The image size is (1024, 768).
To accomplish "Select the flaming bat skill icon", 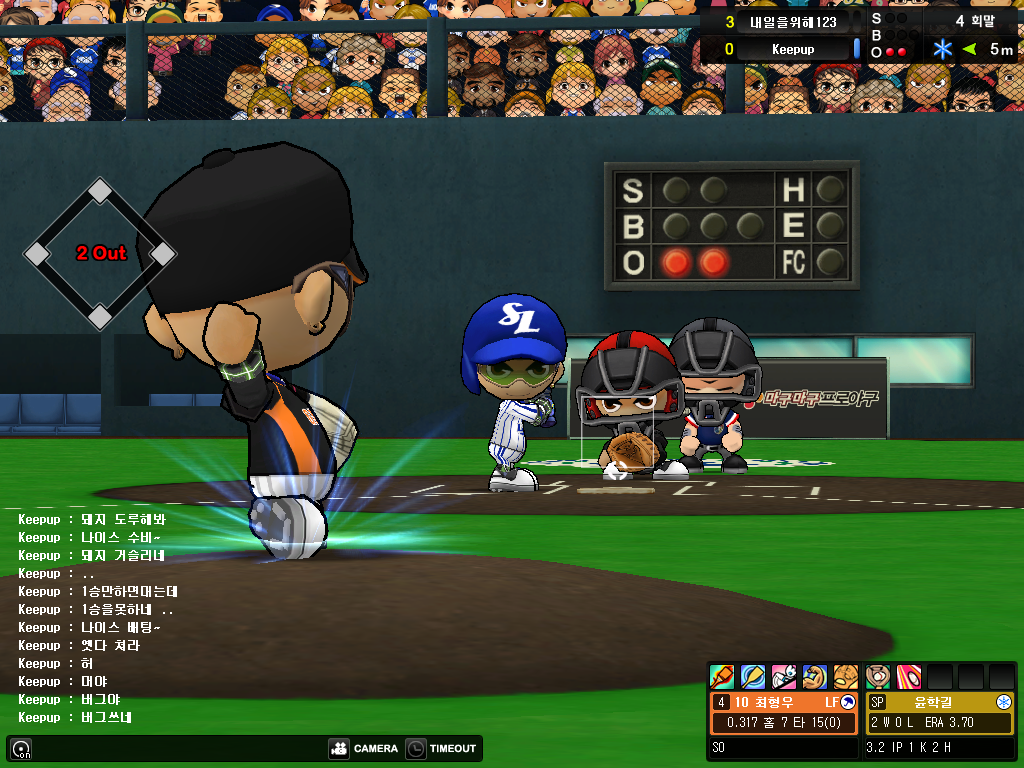I will pyautogui.click(x=722, y=677).
